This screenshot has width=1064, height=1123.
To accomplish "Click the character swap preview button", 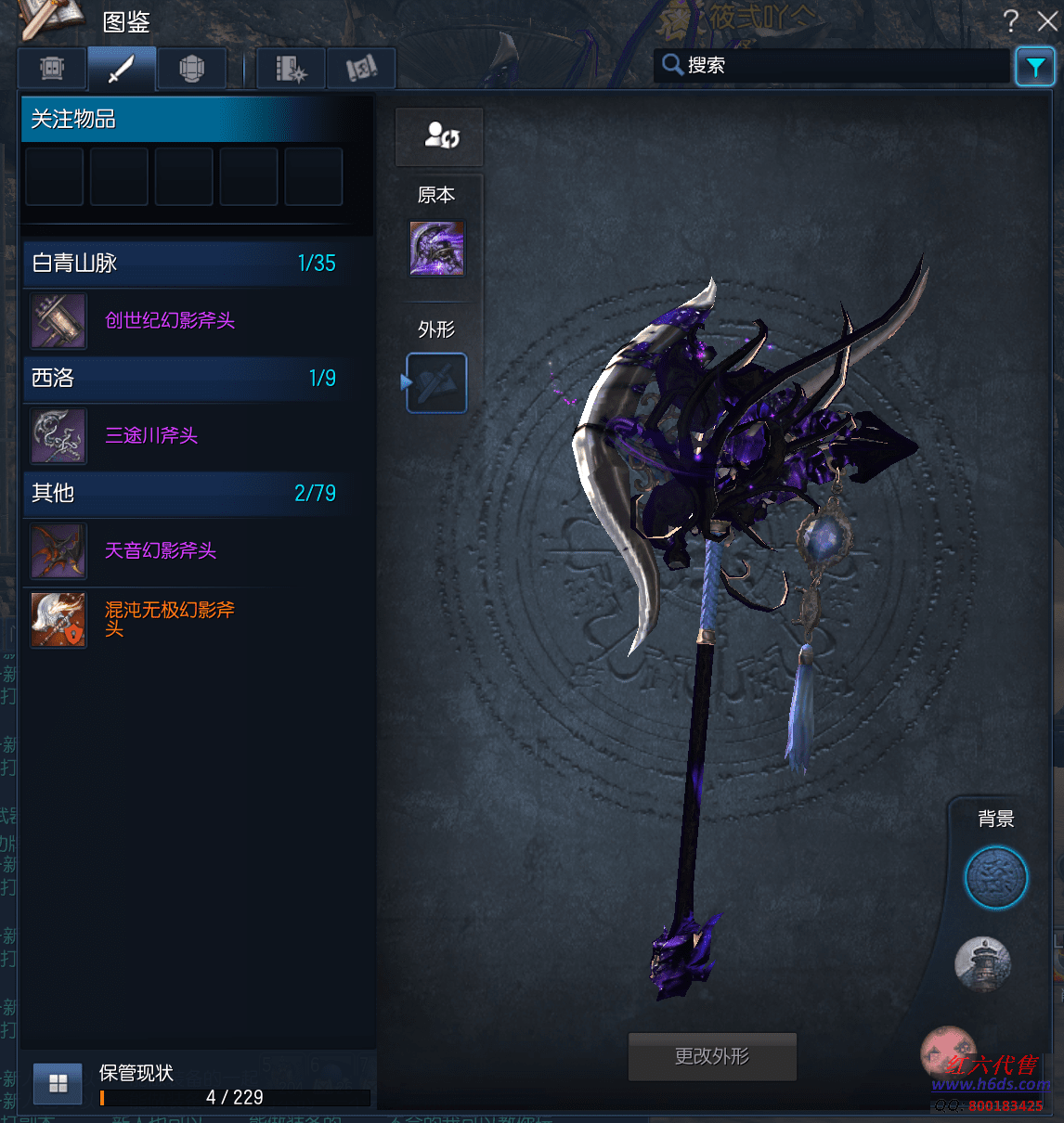I will 440,137.
